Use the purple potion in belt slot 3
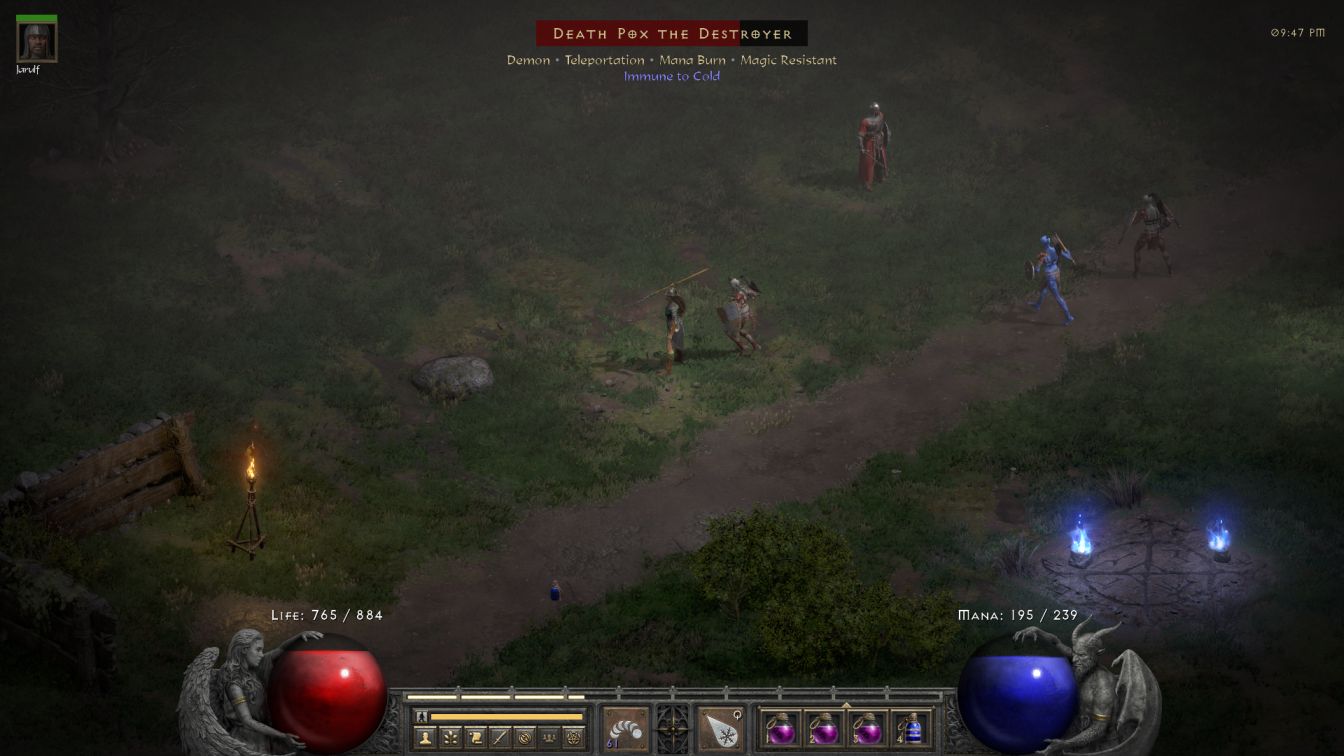 point(867,729)
